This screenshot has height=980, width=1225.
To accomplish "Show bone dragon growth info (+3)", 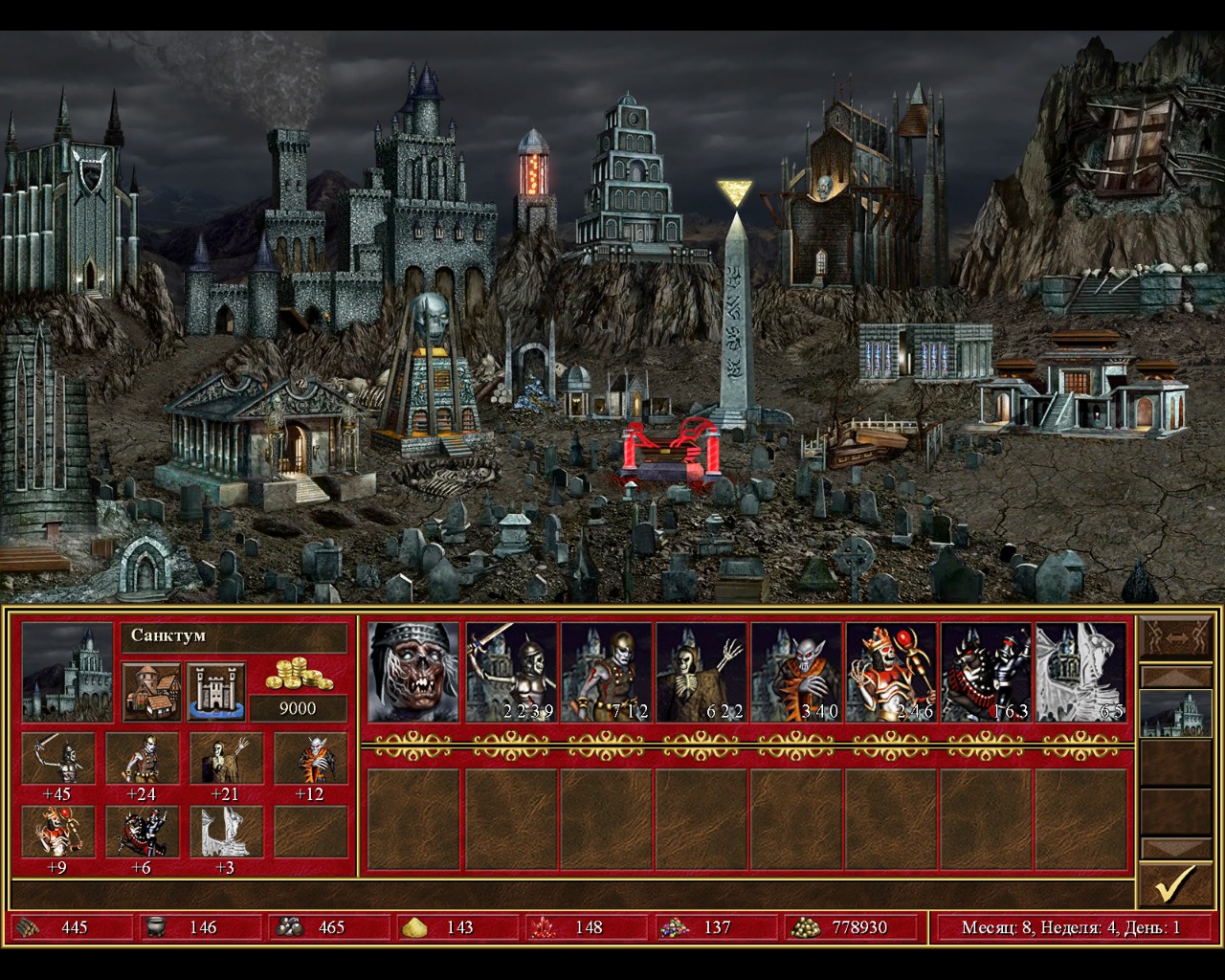I will (227, 832).
